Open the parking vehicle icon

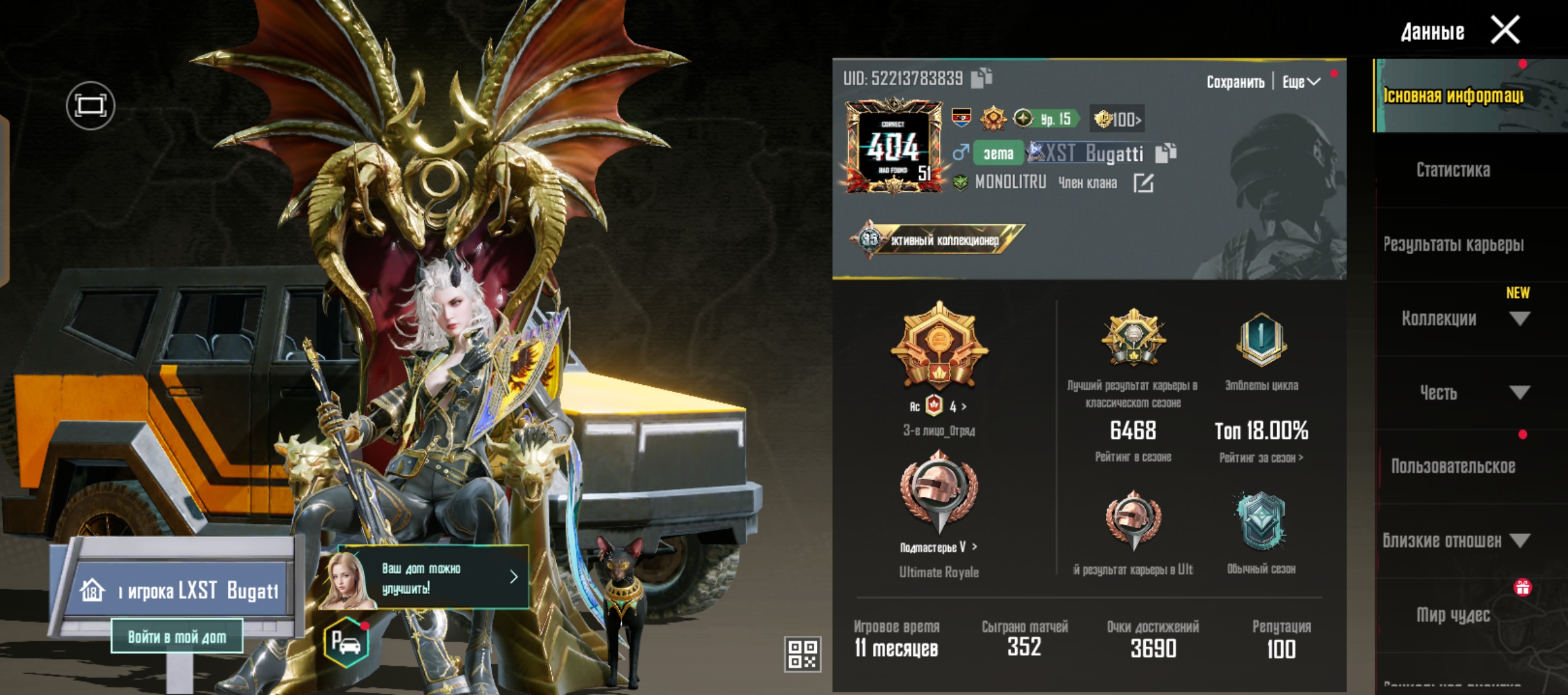pyautogui.click(x=346, y=642)
